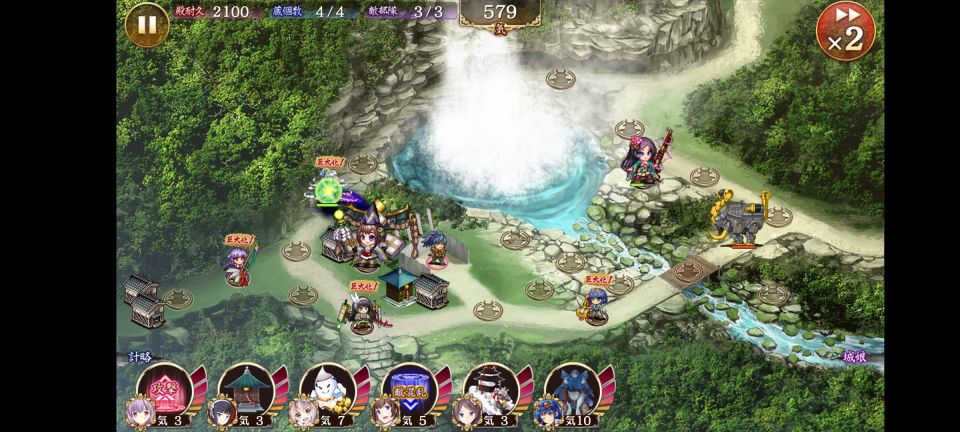960x432 pixels.
Task: Activate the red attack stratagem costing 3
Action: (163, 388)
